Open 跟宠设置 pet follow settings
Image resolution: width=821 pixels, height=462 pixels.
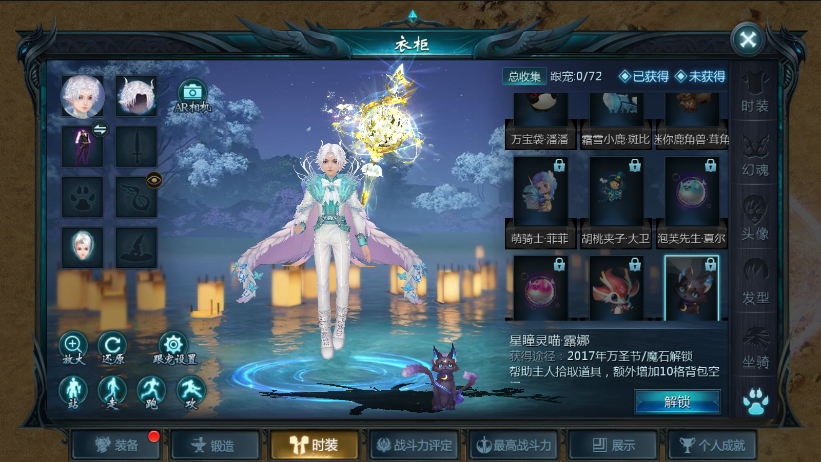[x=173, y=346]
